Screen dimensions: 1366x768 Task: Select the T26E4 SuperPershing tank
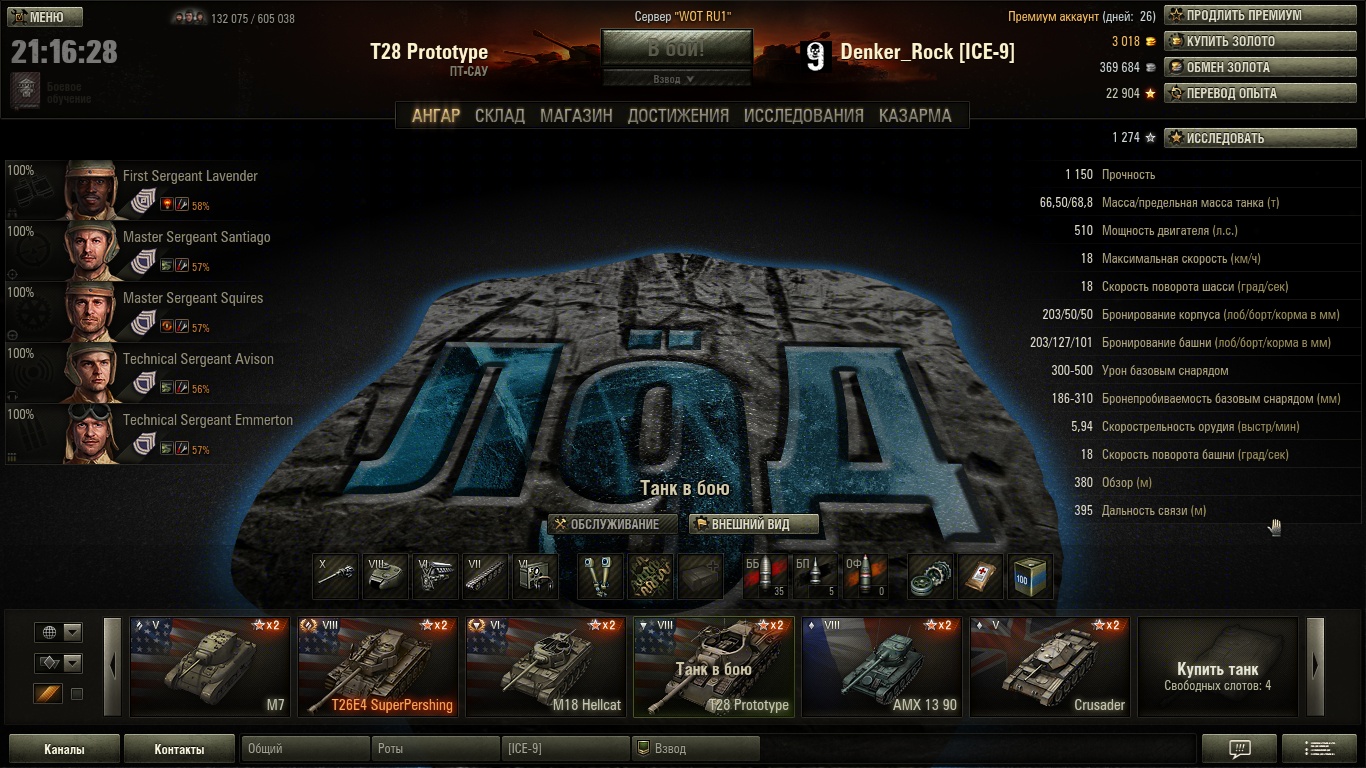coord(377,667)
